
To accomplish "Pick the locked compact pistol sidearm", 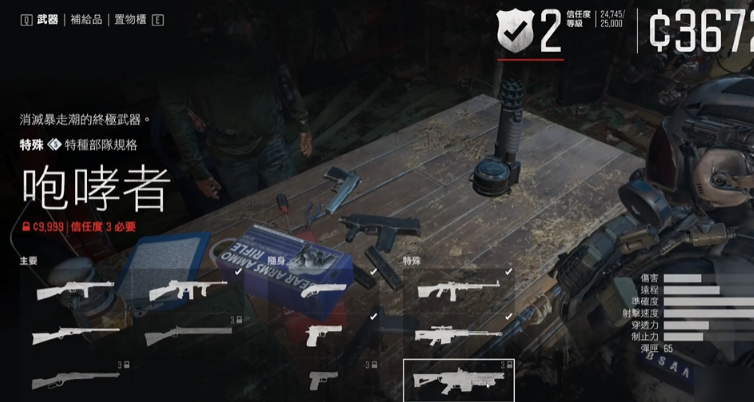I will click(322, 380).
